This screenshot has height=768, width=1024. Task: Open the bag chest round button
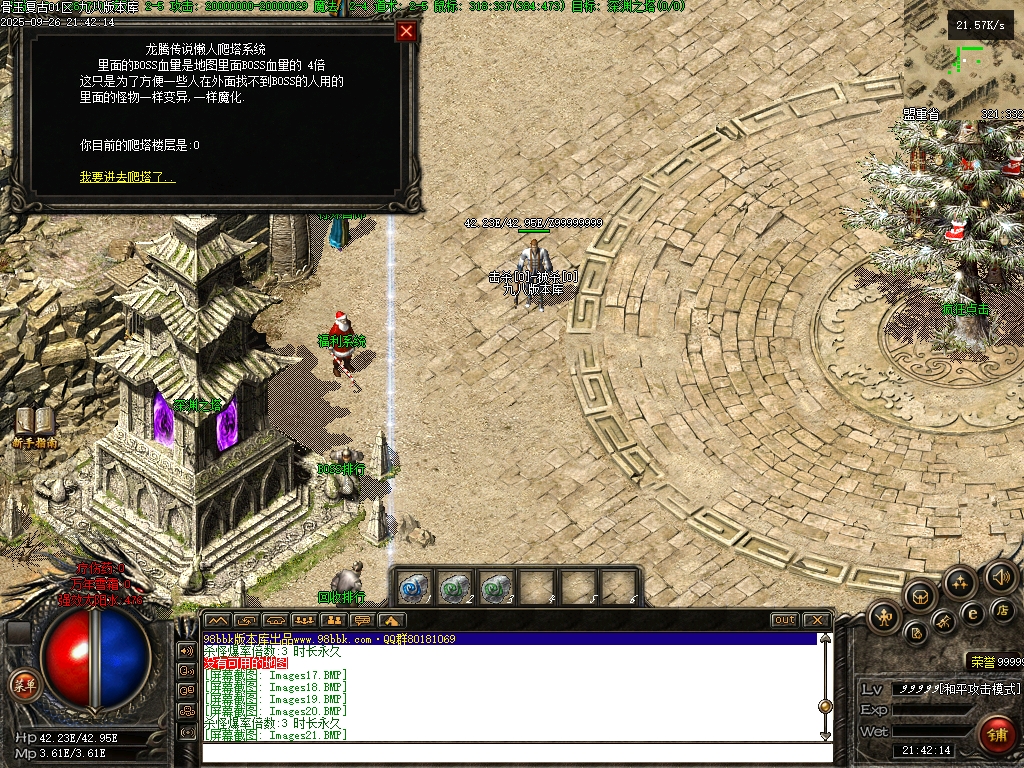coord(918,597)
